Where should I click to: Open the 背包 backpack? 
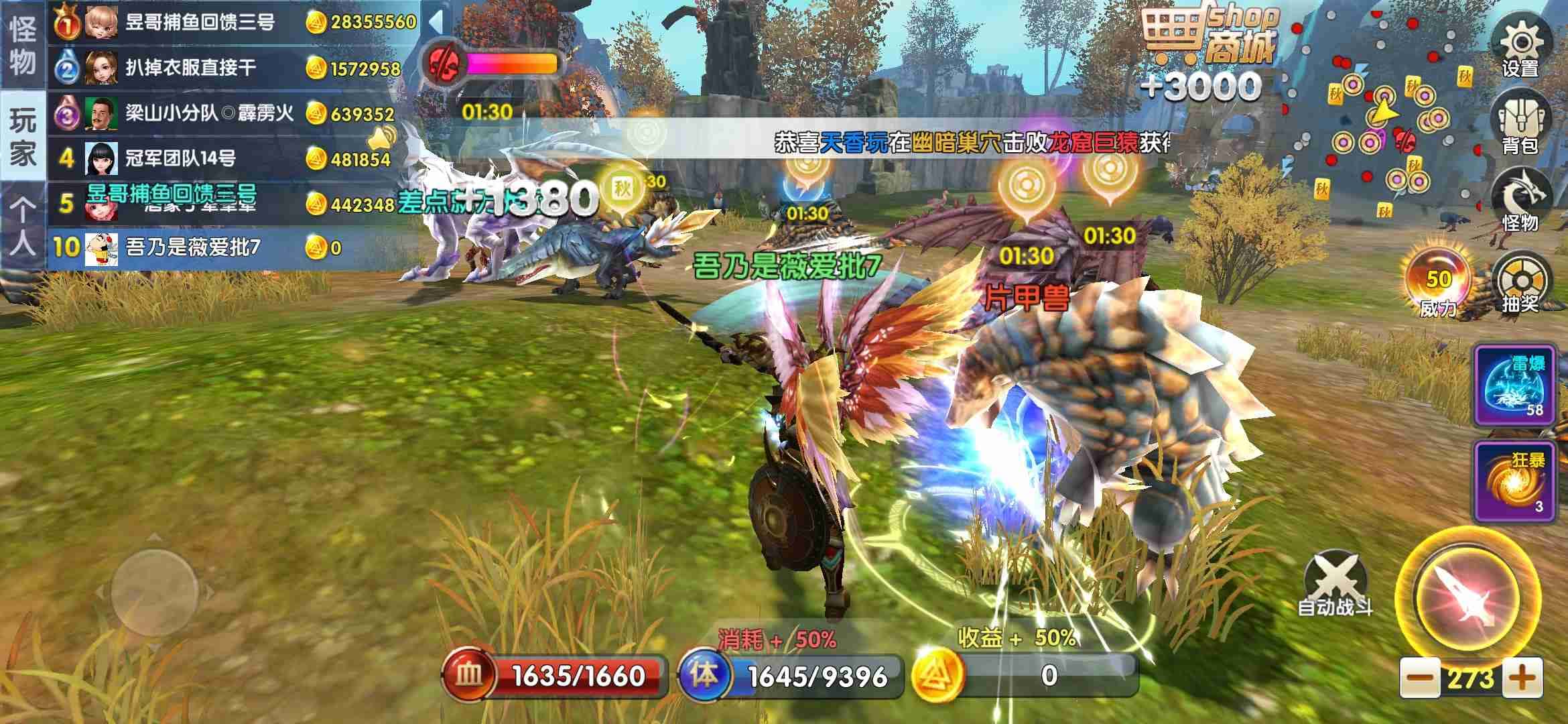[x=1520, y=124]
